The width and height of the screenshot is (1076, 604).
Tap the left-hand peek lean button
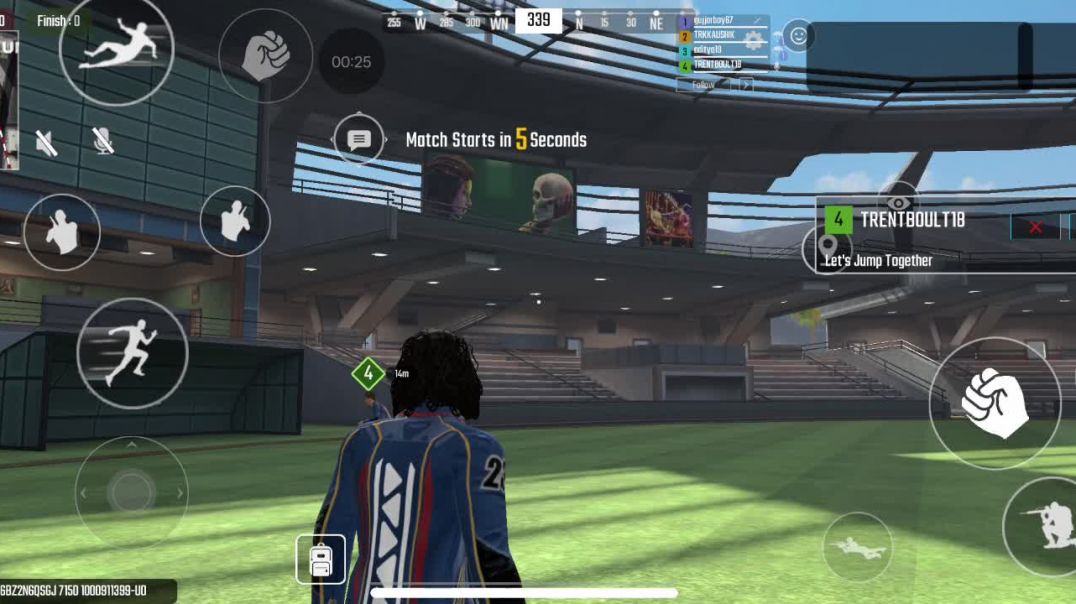coord(62,232)
